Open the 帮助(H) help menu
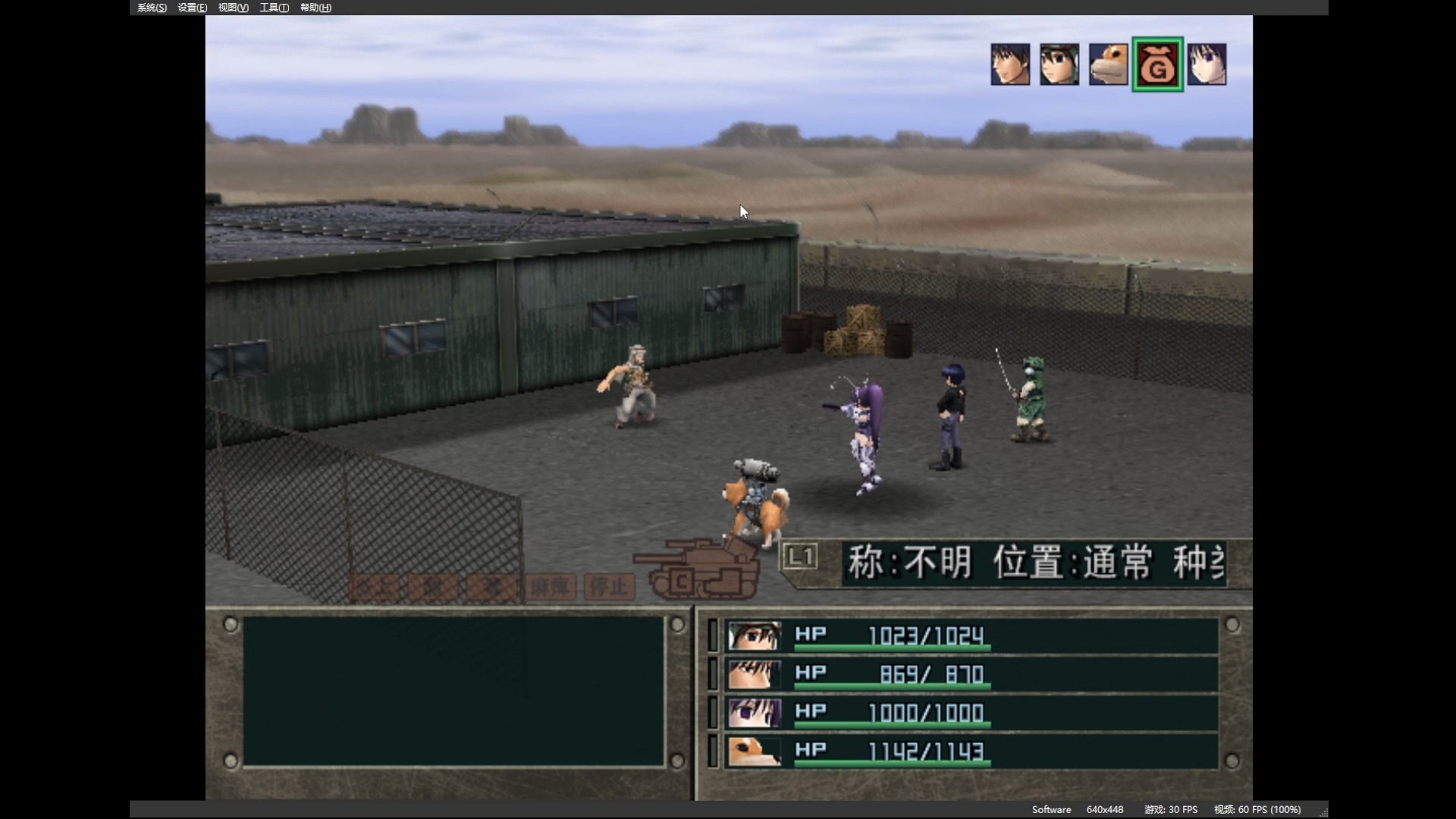 [315, 8]
